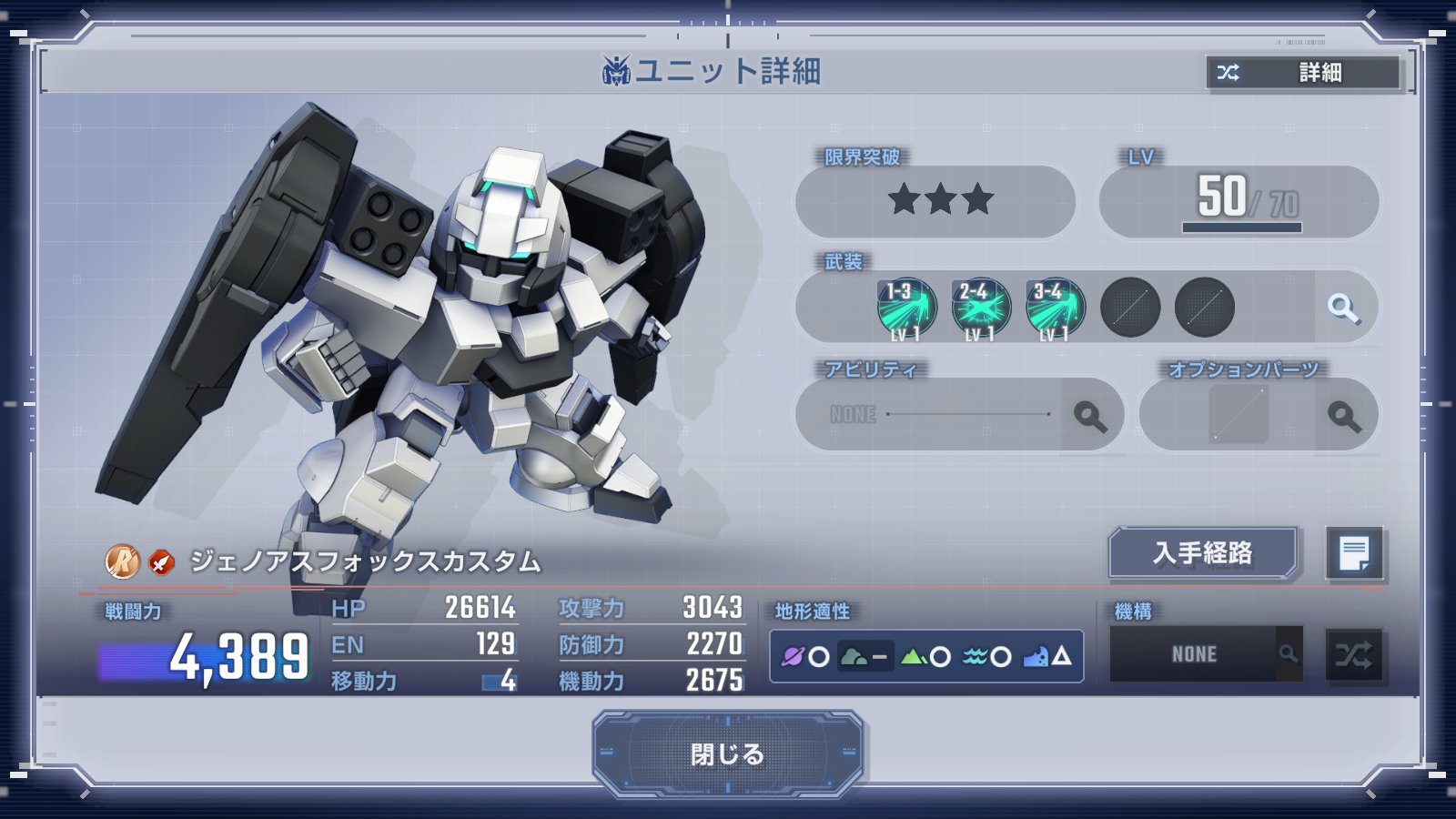Toggle the 詳細 view switch button
The width and height of the screenshot is (1456, 819).
pos(1303,73)
